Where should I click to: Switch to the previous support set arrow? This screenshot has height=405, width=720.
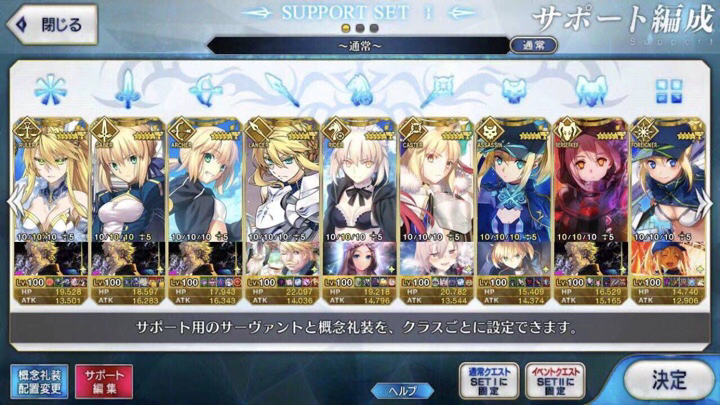[10, 198]
